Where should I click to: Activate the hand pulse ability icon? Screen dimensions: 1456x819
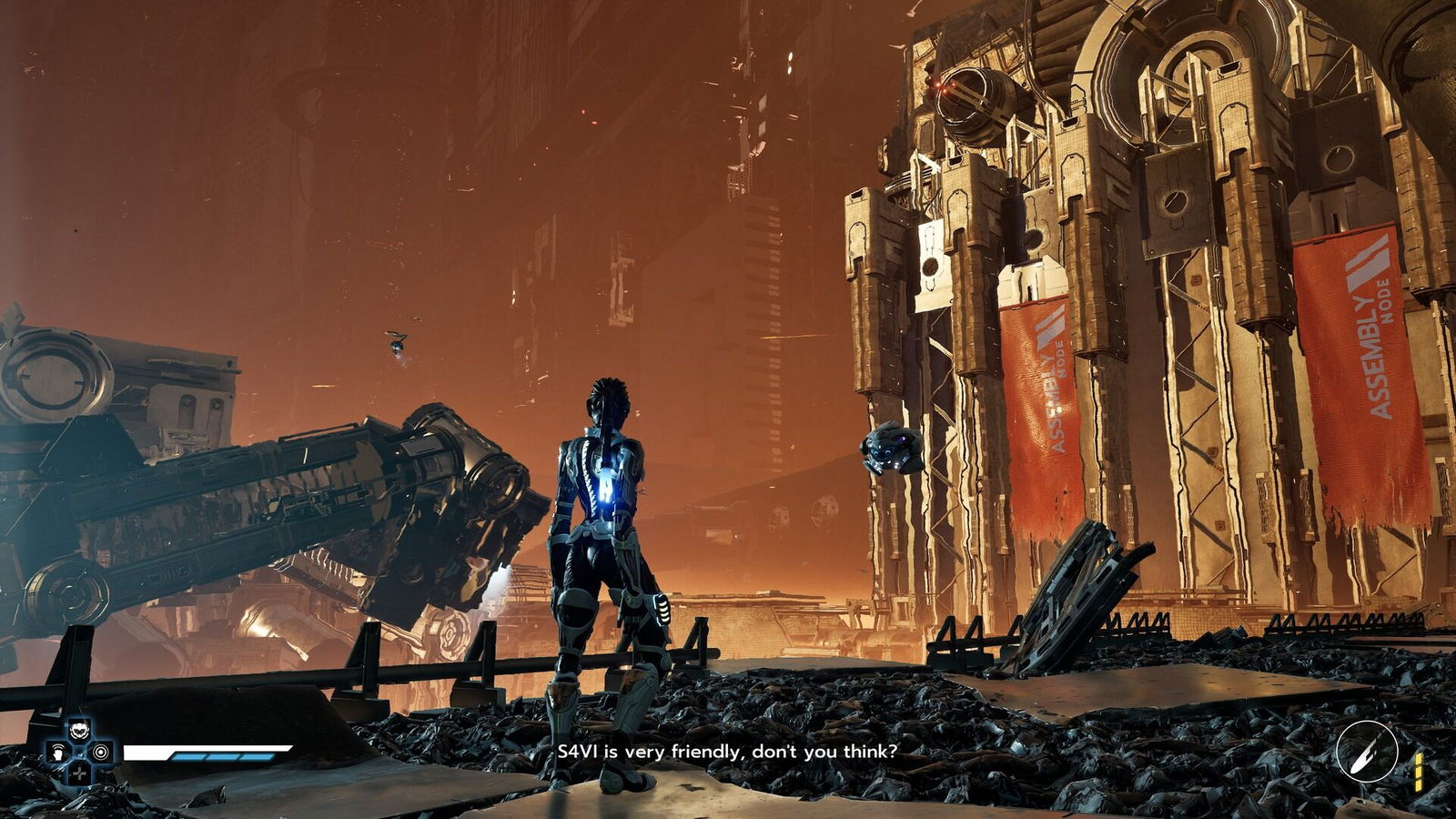[x=59, y=753]
